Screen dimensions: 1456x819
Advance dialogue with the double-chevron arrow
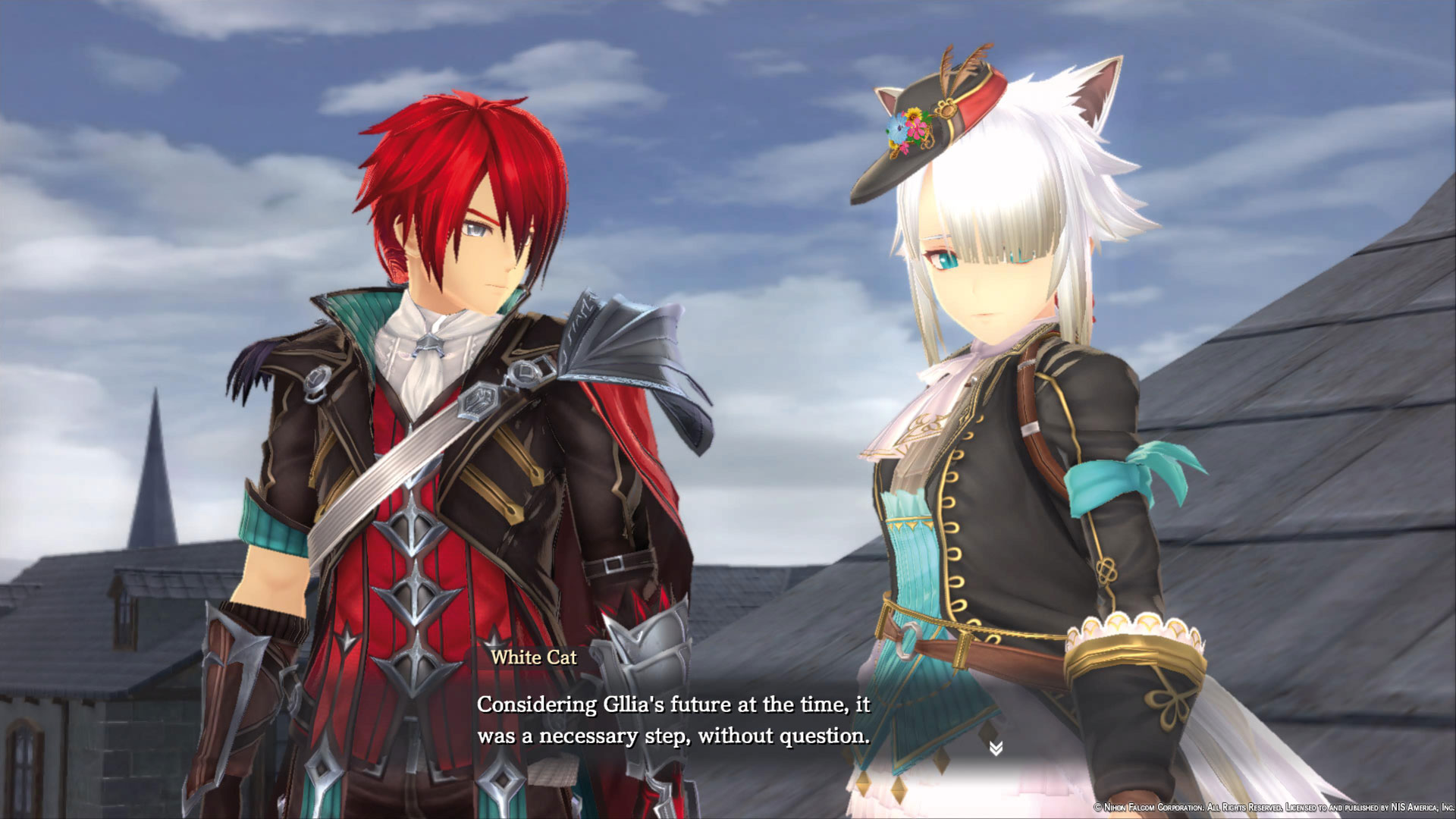(996, 748)
